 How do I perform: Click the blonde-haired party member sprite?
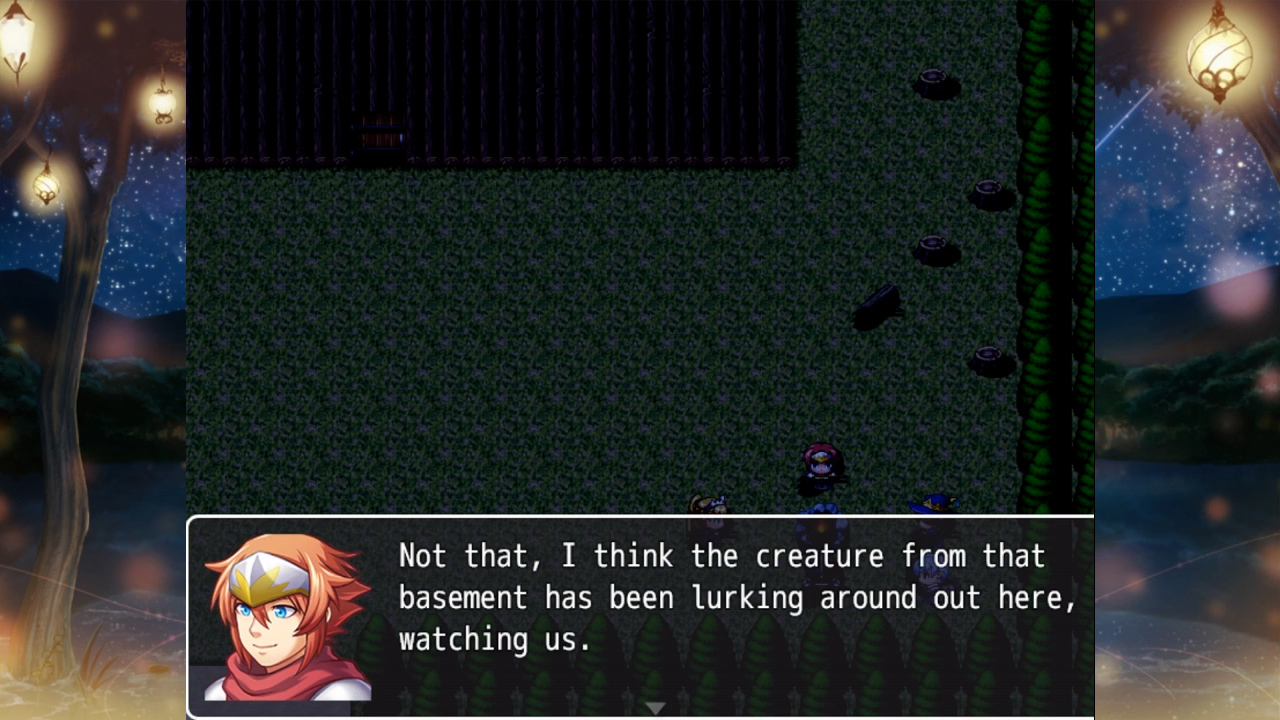coord(710,505)
